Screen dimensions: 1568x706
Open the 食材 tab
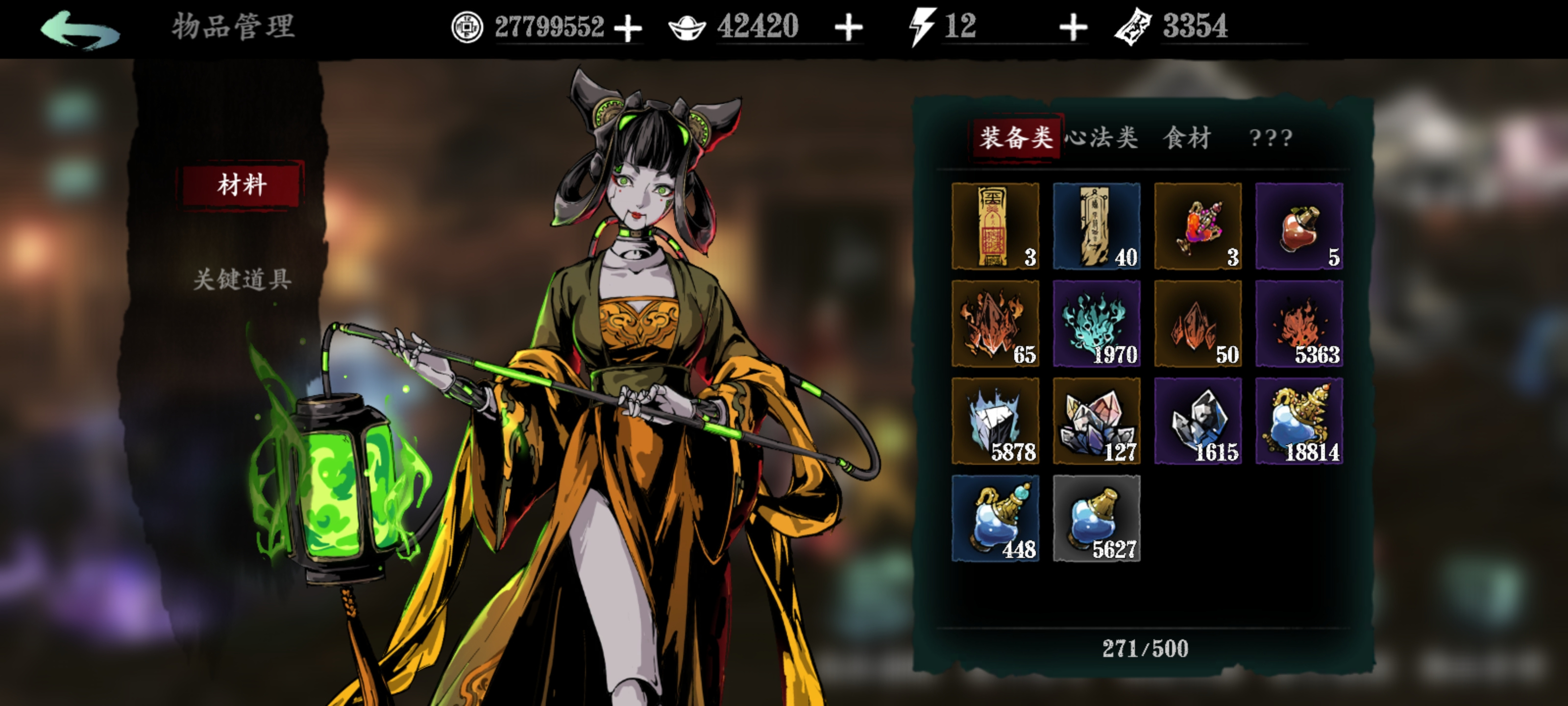[1187, 138]
